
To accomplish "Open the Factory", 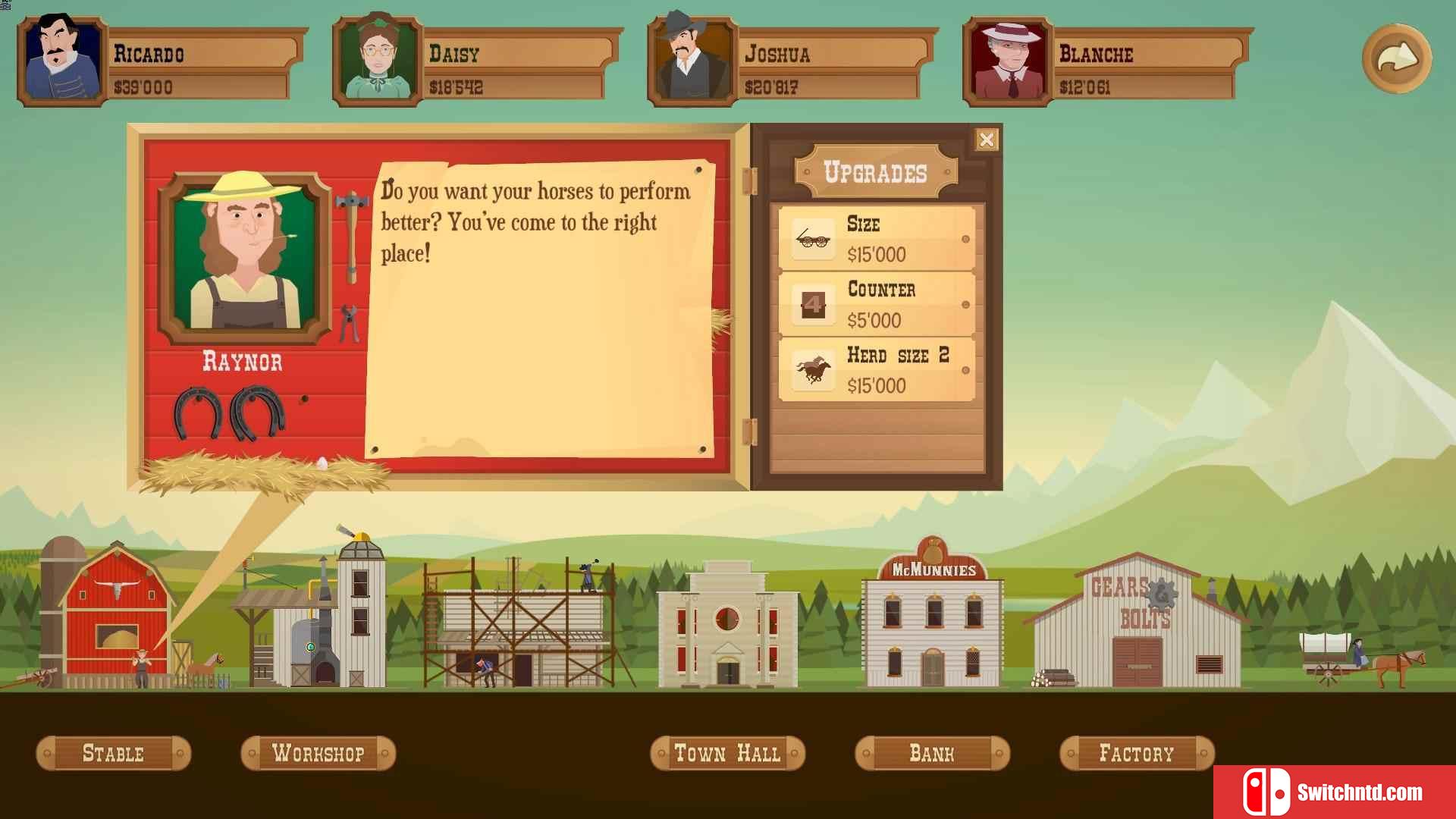I will click(1137, 753).
